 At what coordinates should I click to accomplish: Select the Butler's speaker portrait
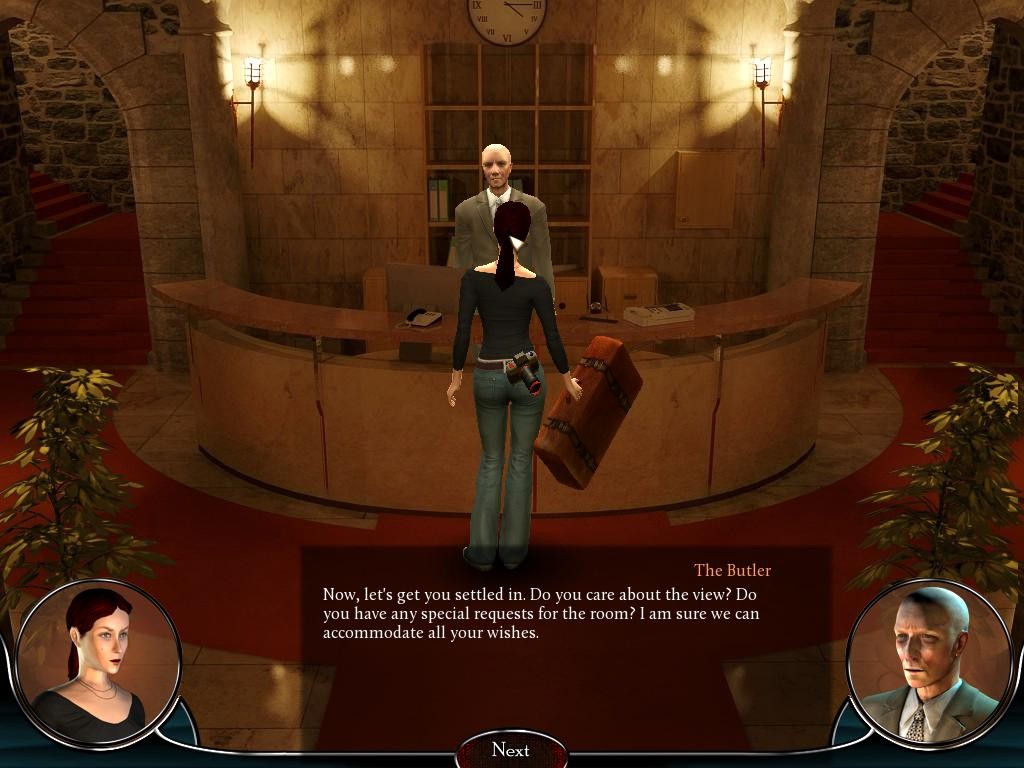point(929,663)
